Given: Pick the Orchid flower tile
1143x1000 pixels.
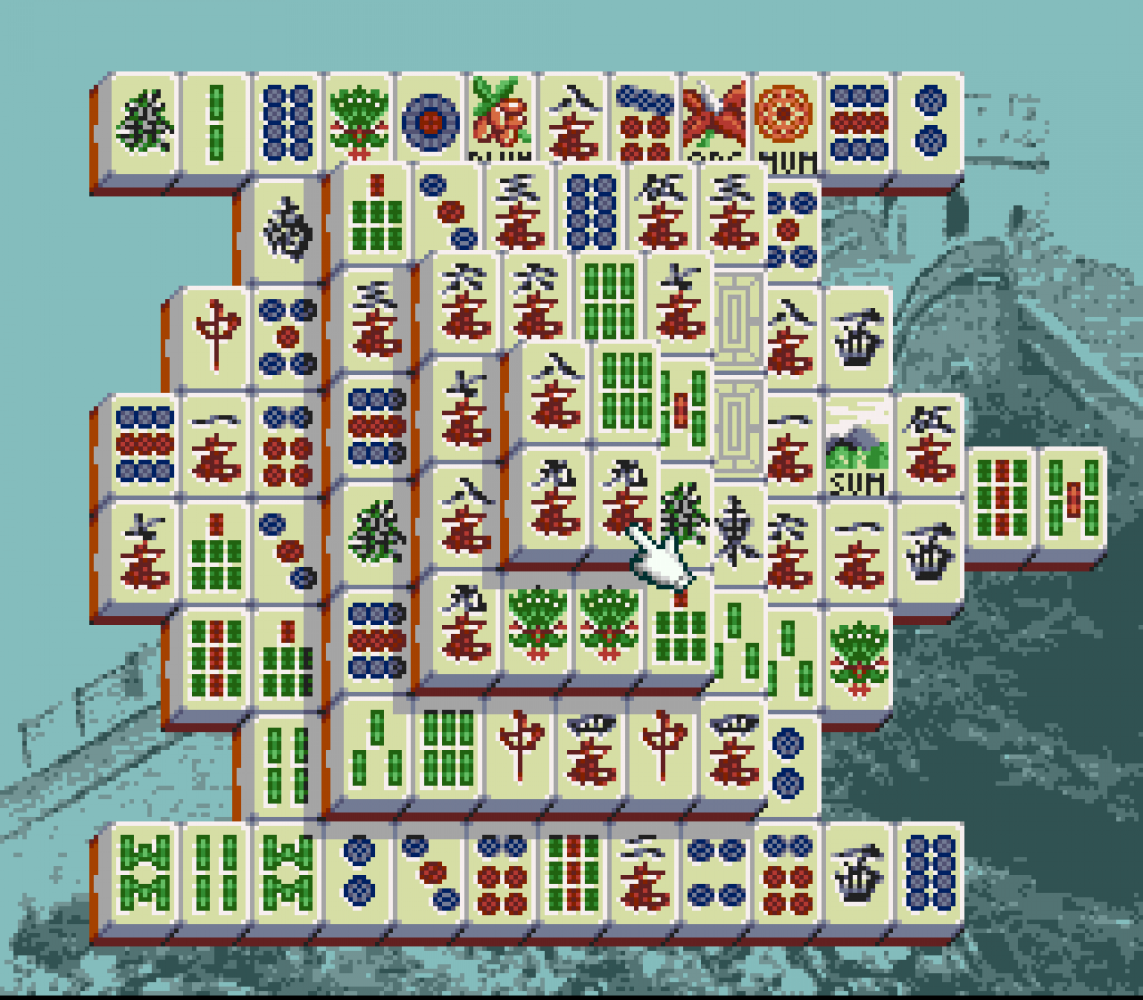Looking at the screenshot, I should click(716, 121).
